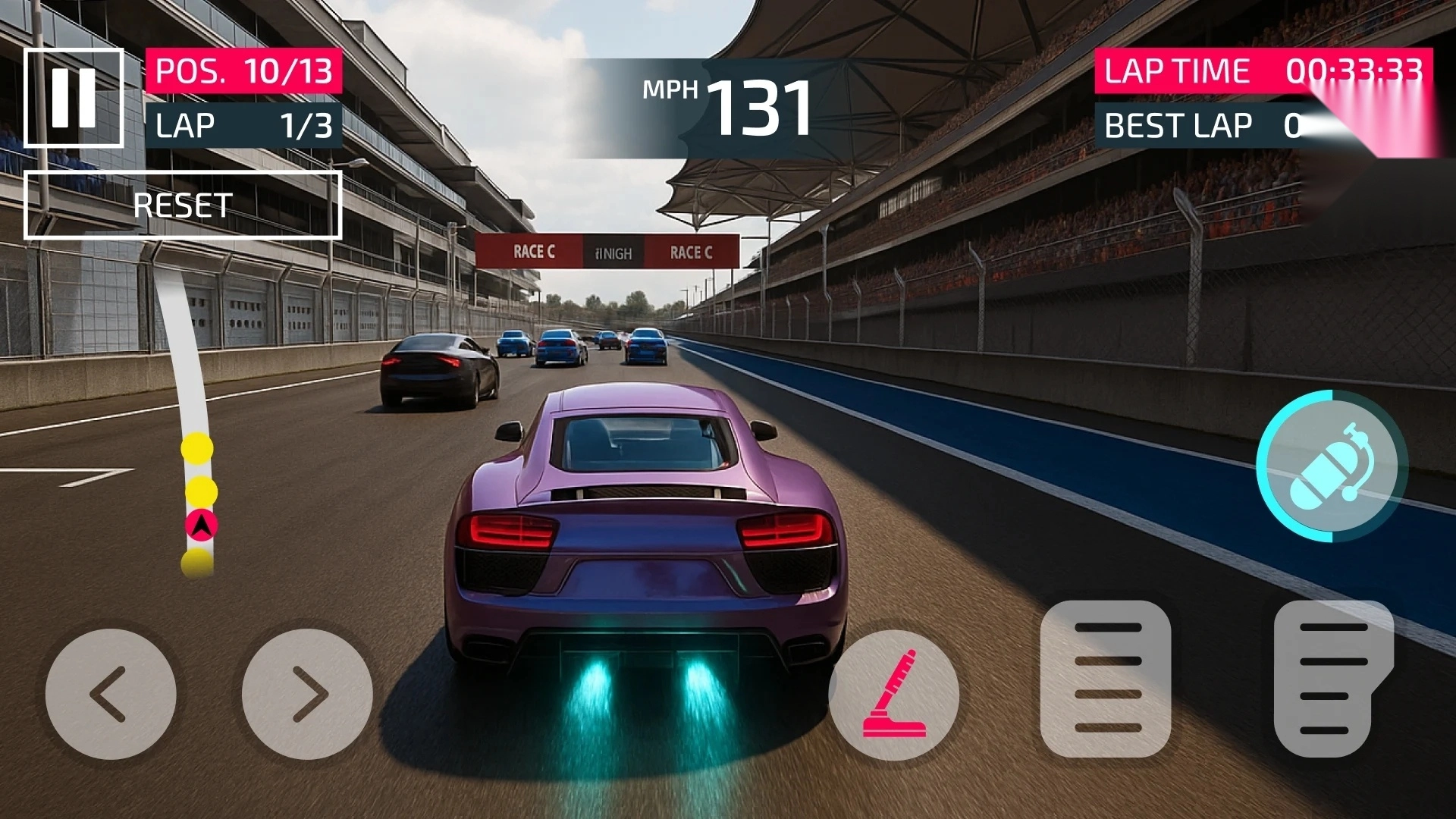
Task: Tap the wide rectangular brake pedal
Action: tap(1106, 679)
